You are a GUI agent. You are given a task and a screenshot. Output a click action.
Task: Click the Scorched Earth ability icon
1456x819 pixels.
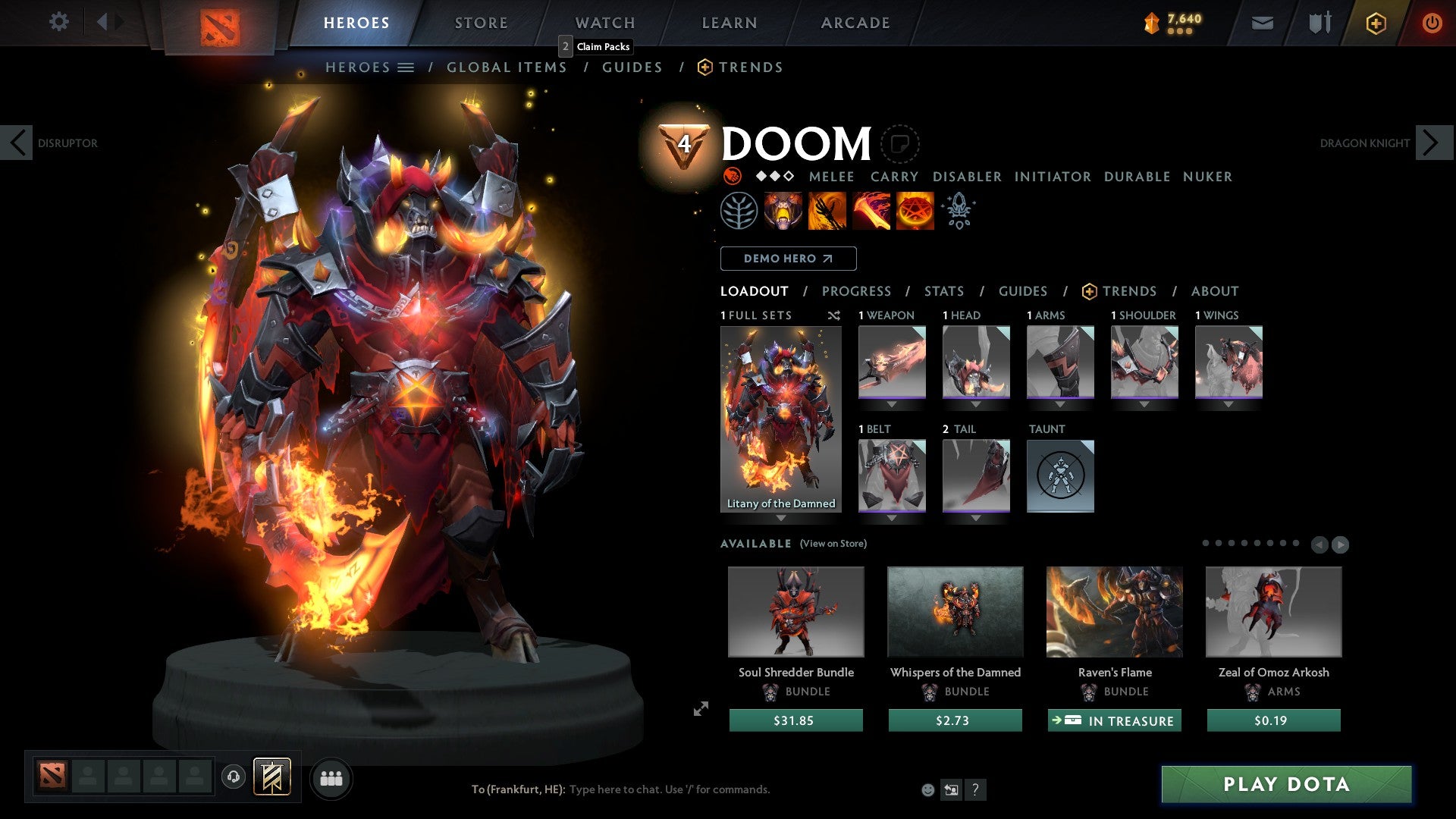(x=826, y=210)
